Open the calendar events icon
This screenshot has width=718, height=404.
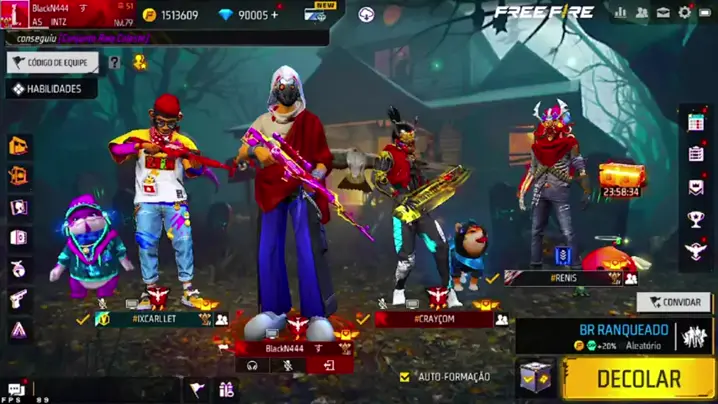pos(696,122)
